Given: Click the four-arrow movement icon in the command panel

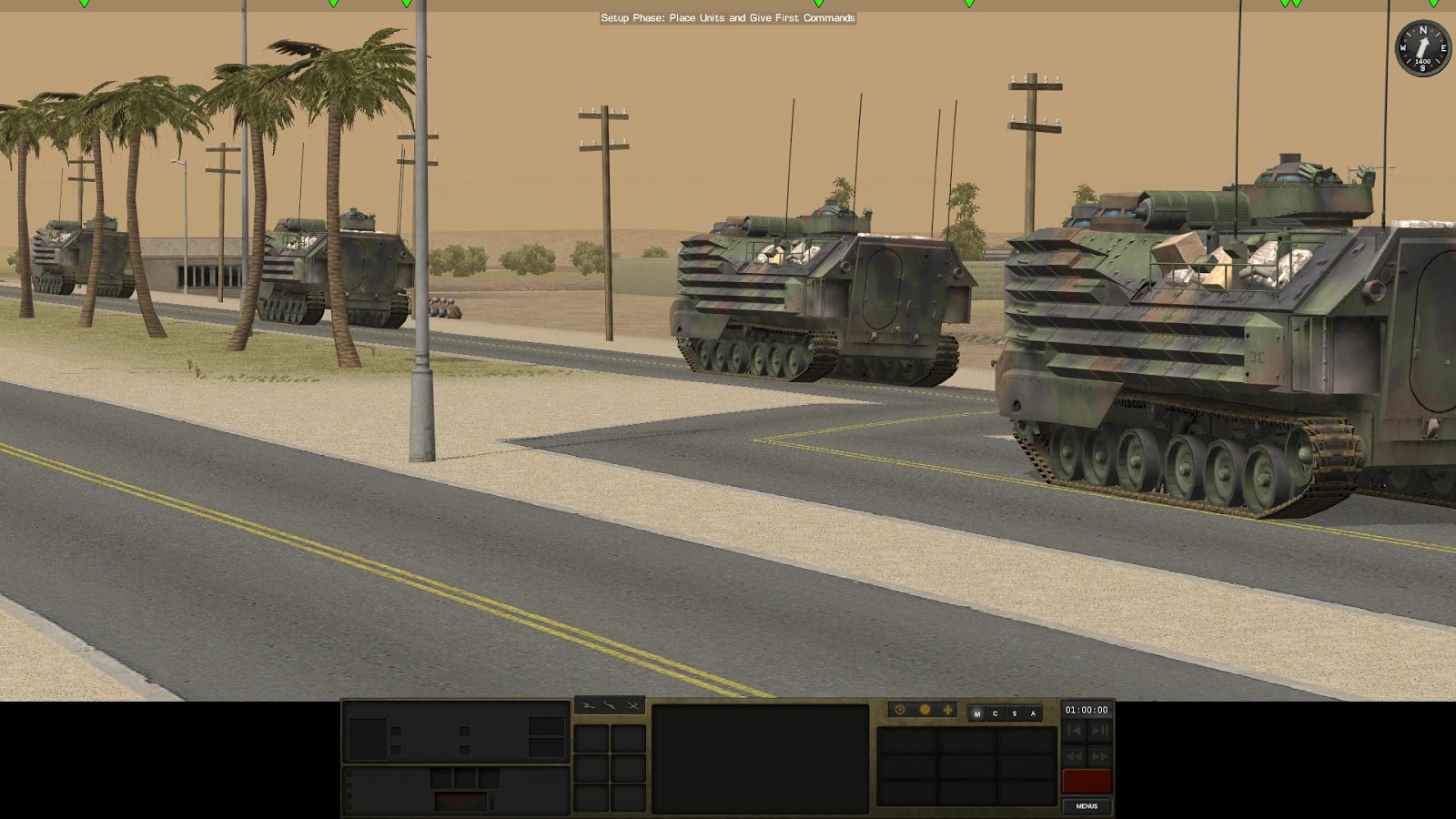Looking at the screenshot, I should [947, 709].
